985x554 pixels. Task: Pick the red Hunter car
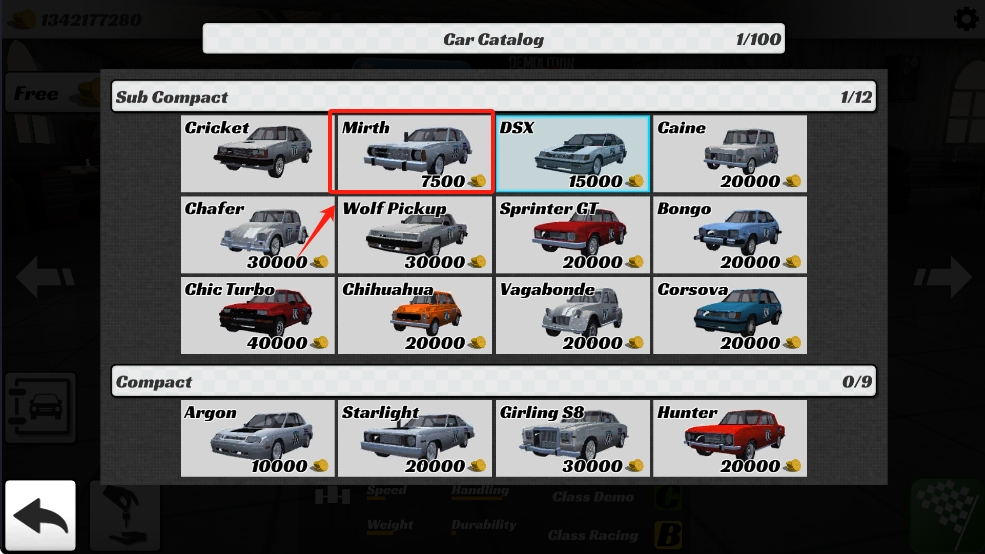729,438
